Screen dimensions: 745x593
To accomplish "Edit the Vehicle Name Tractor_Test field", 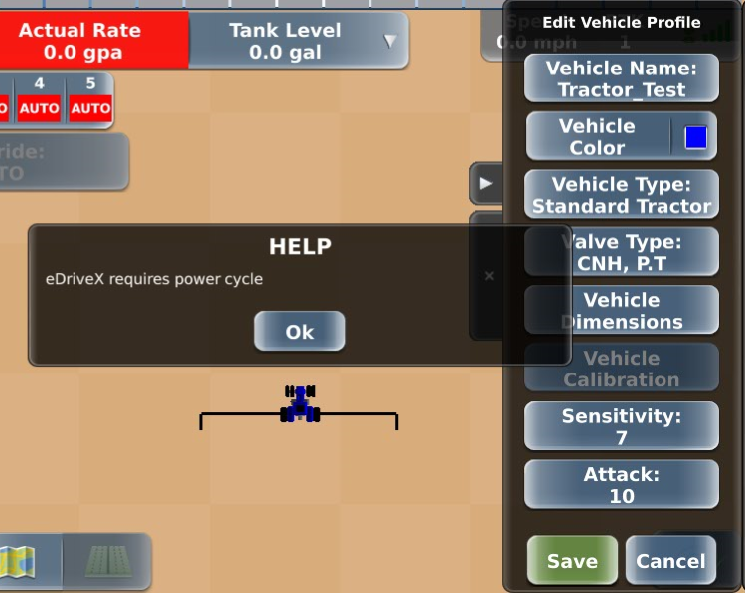I will pos(621,79).
